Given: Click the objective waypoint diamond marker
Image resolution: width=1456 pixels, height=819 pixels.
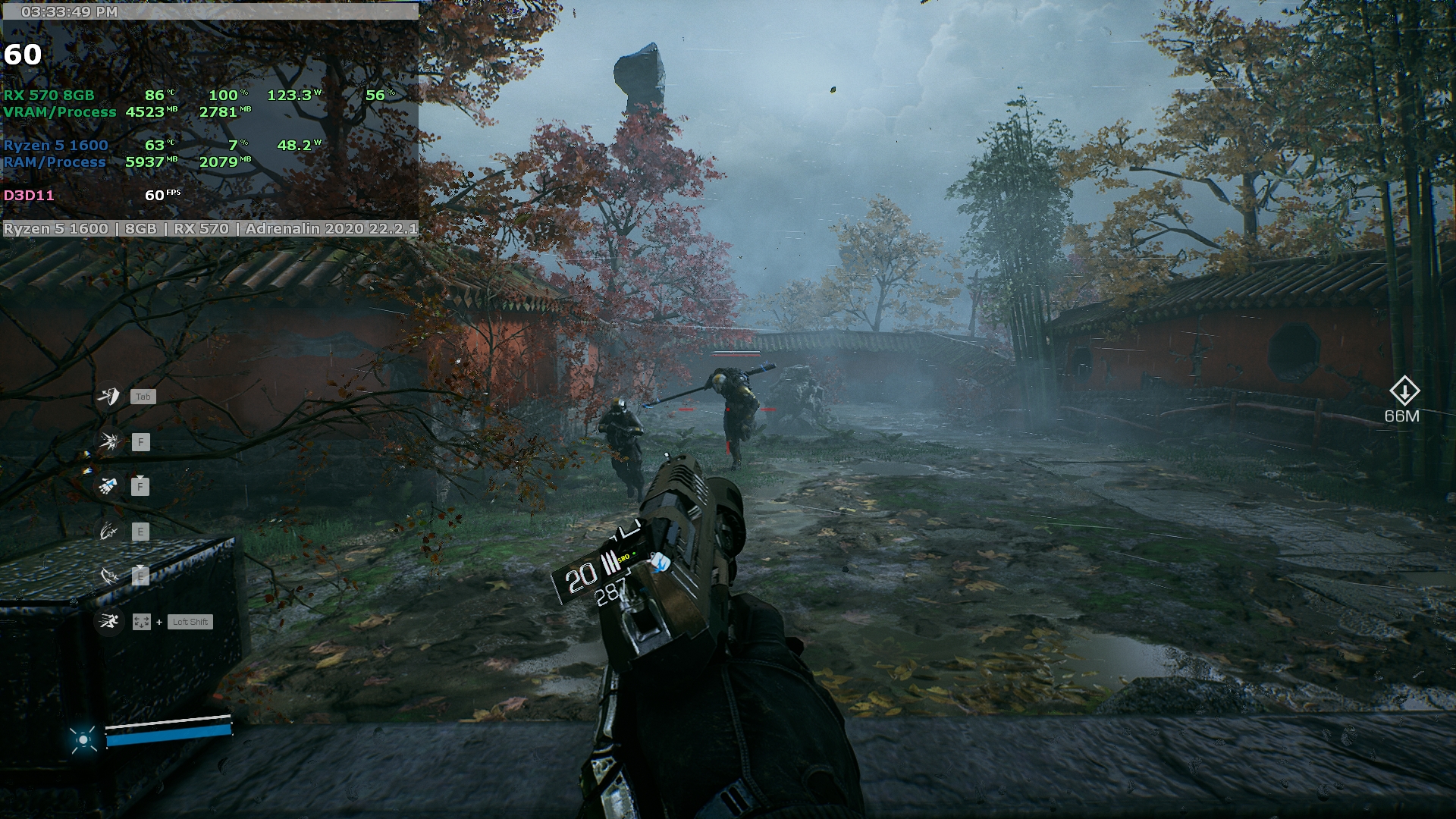Looking at the screenshot, I should [x=1404, y=391].
